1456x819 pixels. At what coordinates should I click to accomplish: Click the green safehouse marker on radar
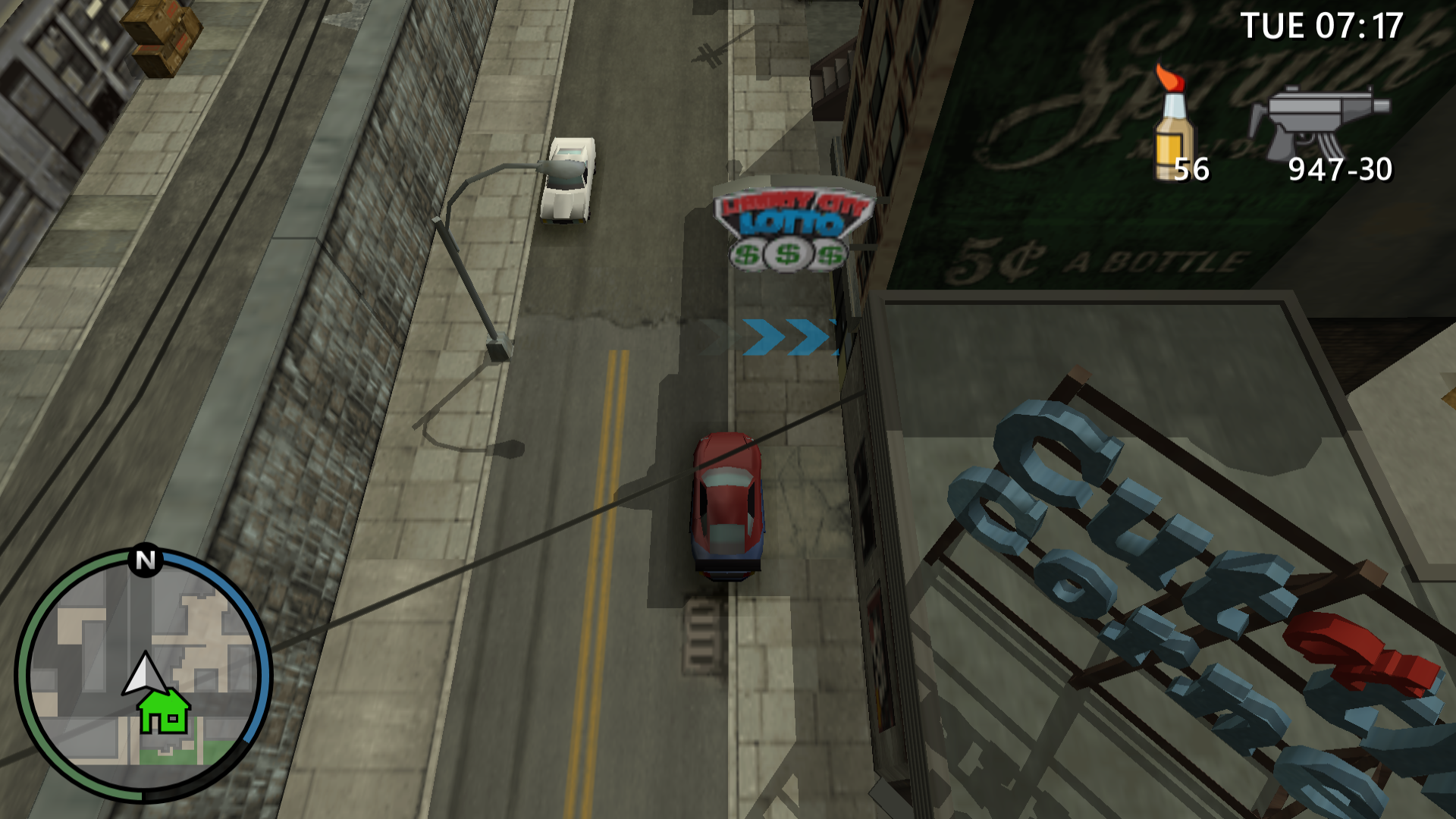pyautogui.click(x=164, y=711)
